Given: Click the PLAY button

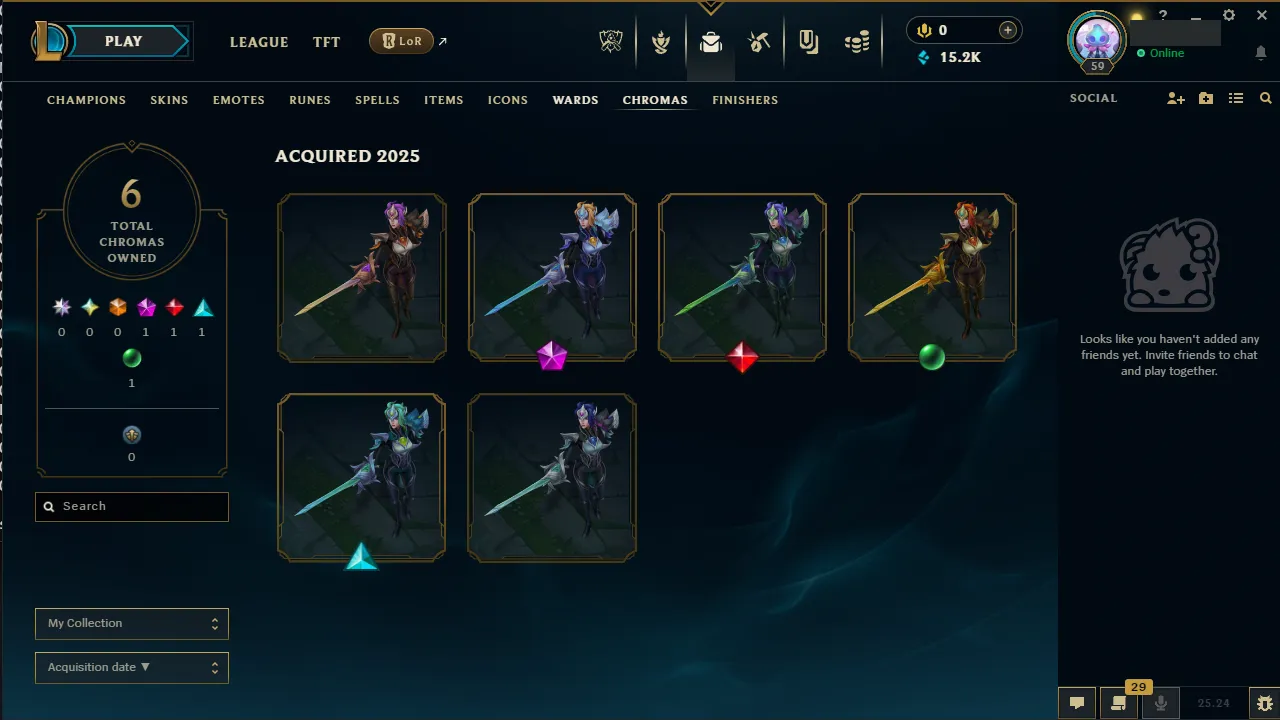Looking at the screenshot, I should point(122,41).
